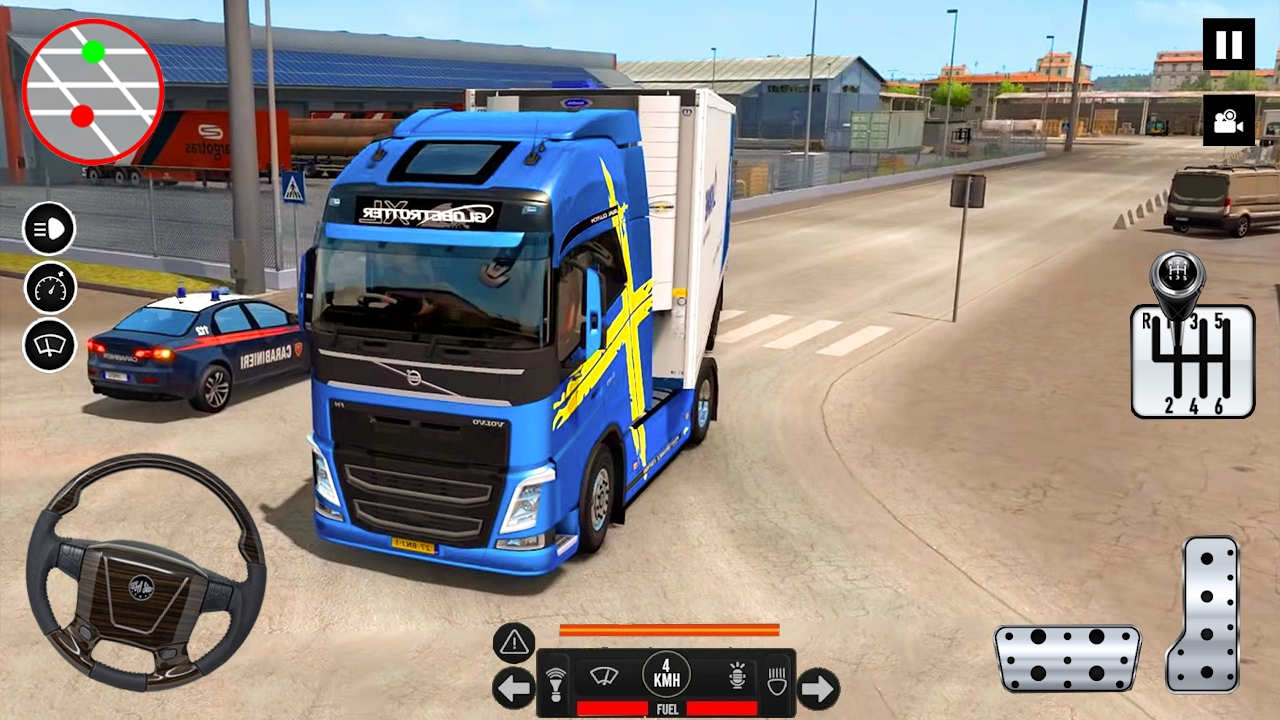
Task: Tap the steering wheel control
Action: [145, 570]
